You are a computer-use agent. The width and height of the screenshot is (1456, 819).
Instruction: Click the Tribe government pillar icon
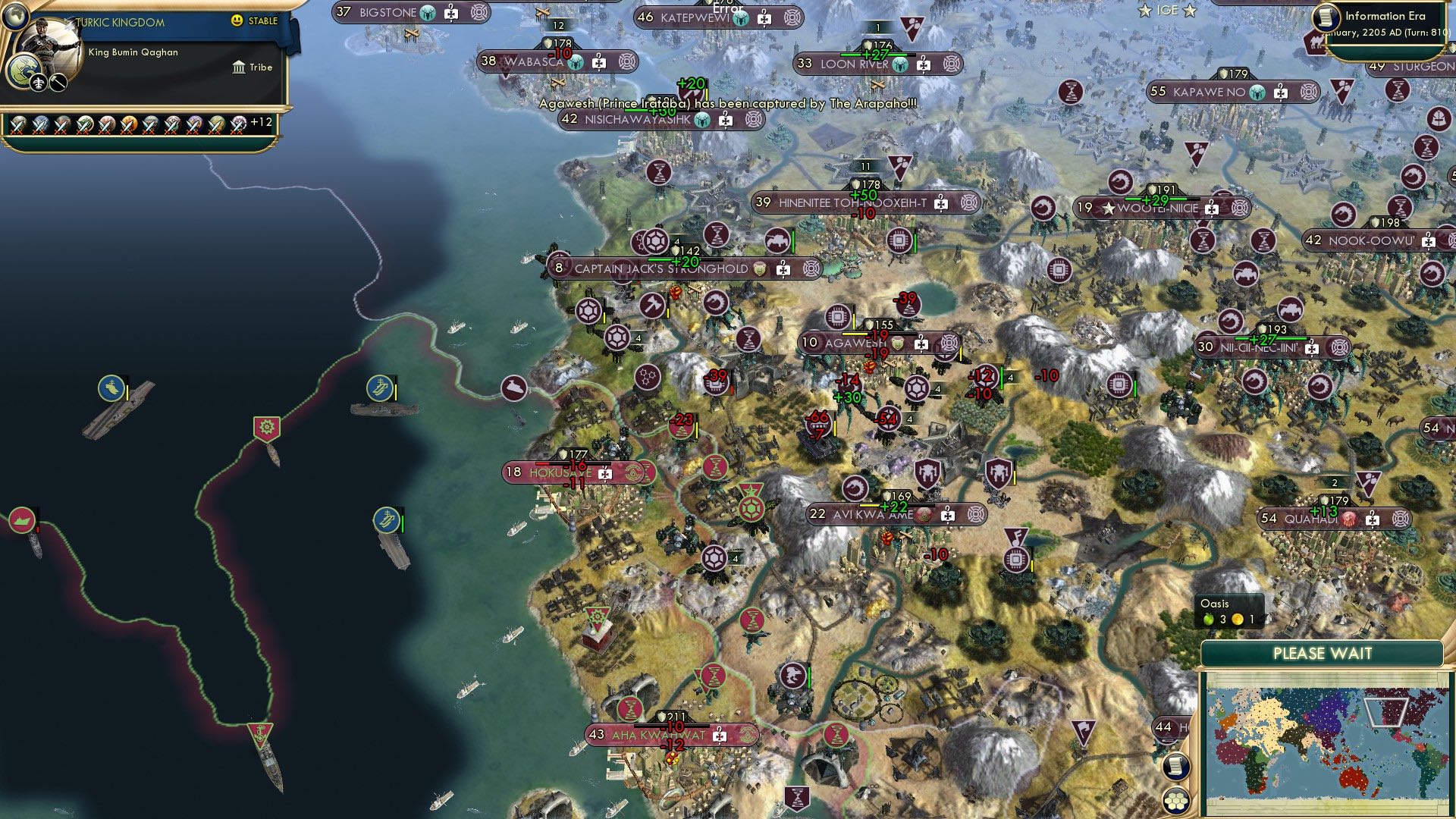tap(239, 68)
